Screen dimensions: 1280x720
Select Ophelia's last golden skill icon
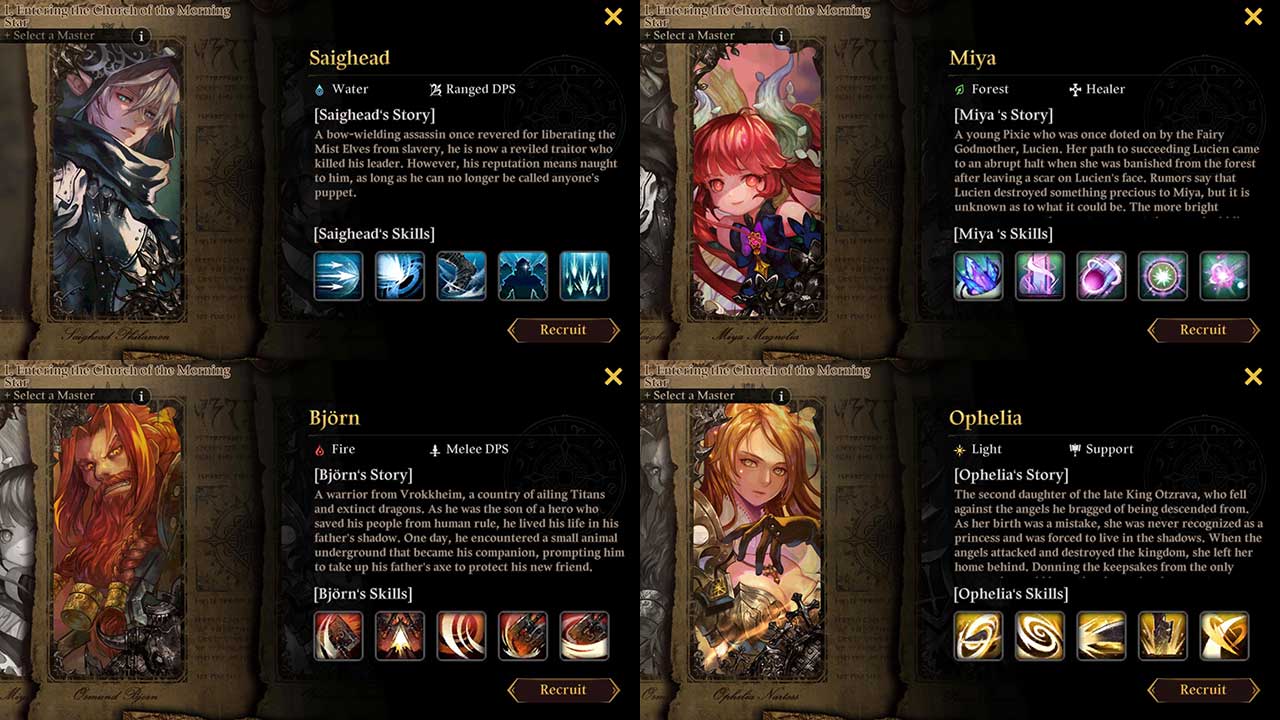(1225, 636)
